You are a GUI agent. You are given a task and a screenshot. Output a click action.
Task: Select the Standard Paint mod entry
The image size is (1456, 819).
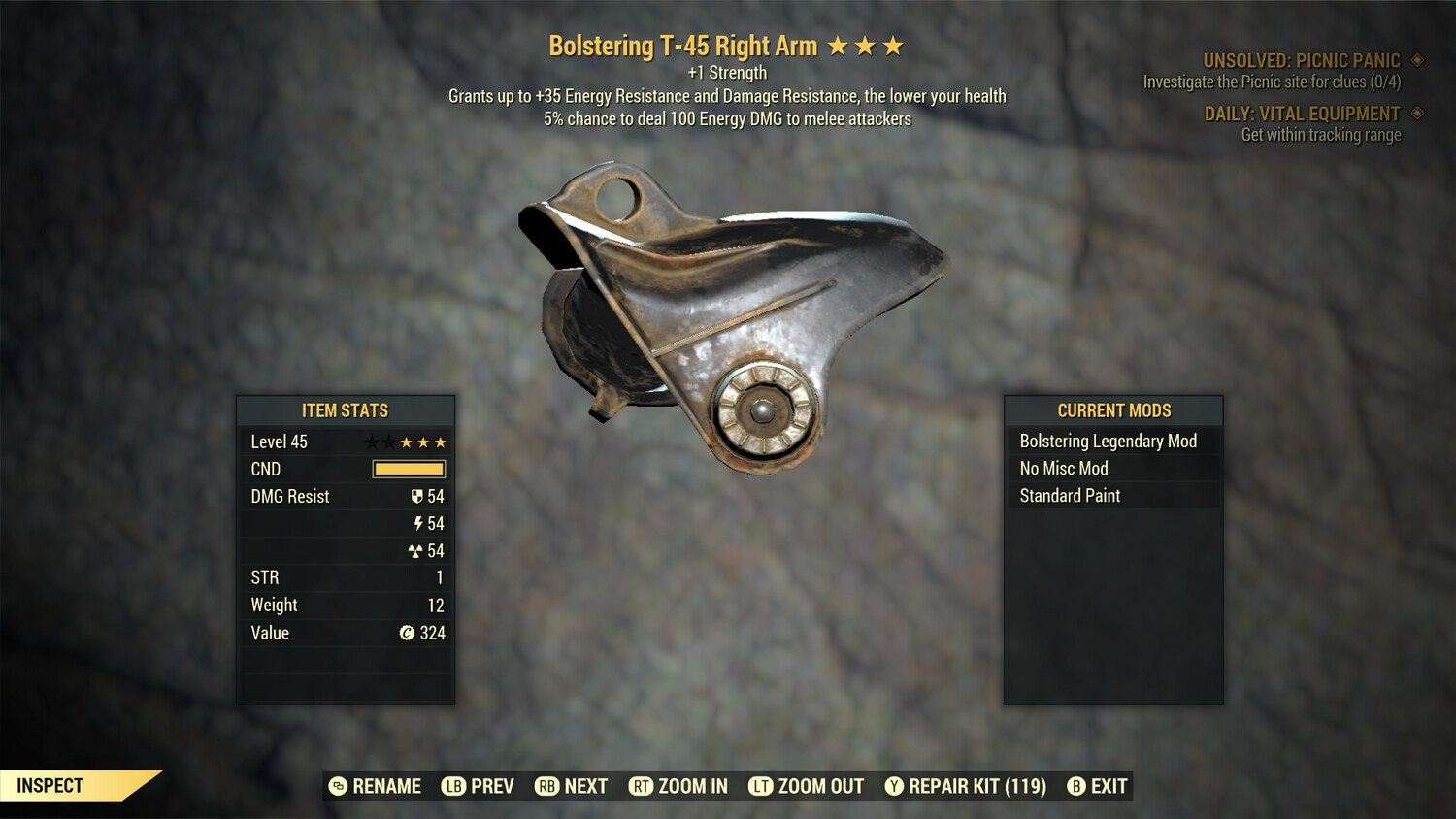(1070, 496)
